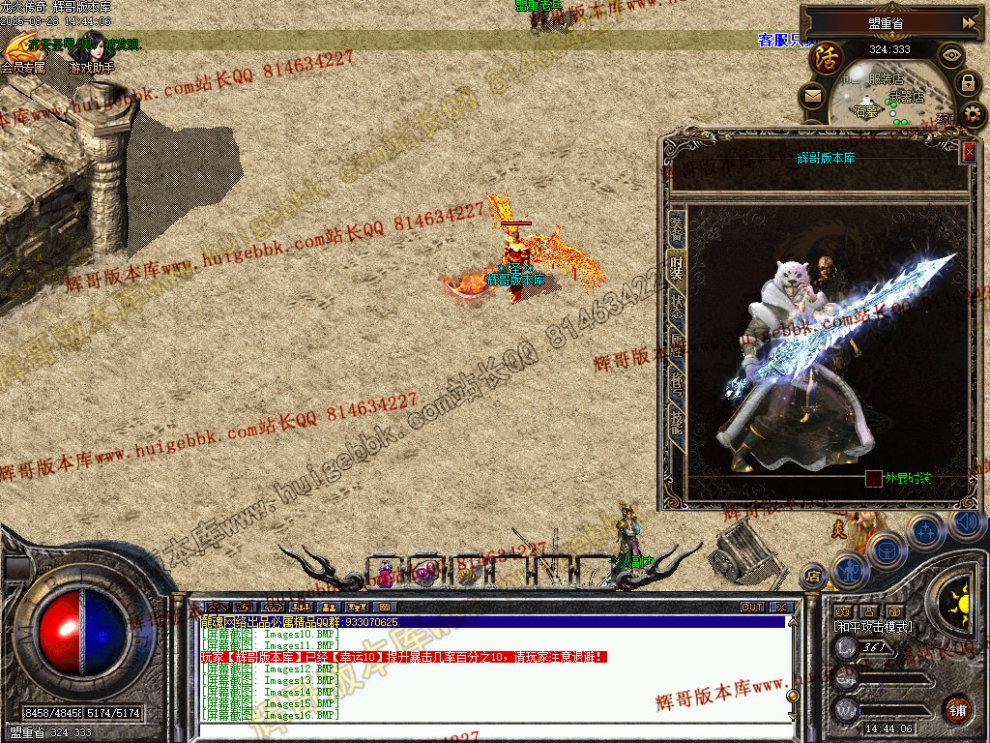Toggle the 外显时装 checkbox
The height and width of the screenshot is (743, 990).
click(874, 479)
